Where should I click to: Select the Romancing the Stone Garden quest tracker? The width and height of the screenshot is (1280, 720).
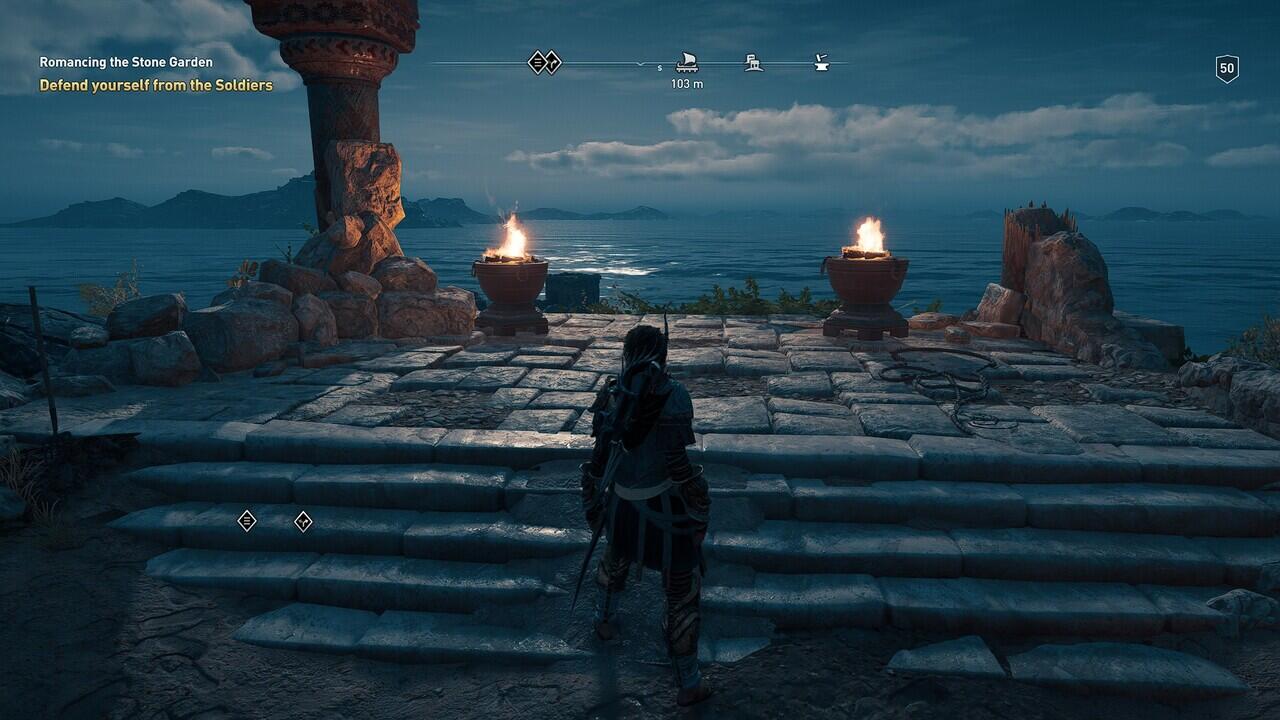(x=126, y=62)
